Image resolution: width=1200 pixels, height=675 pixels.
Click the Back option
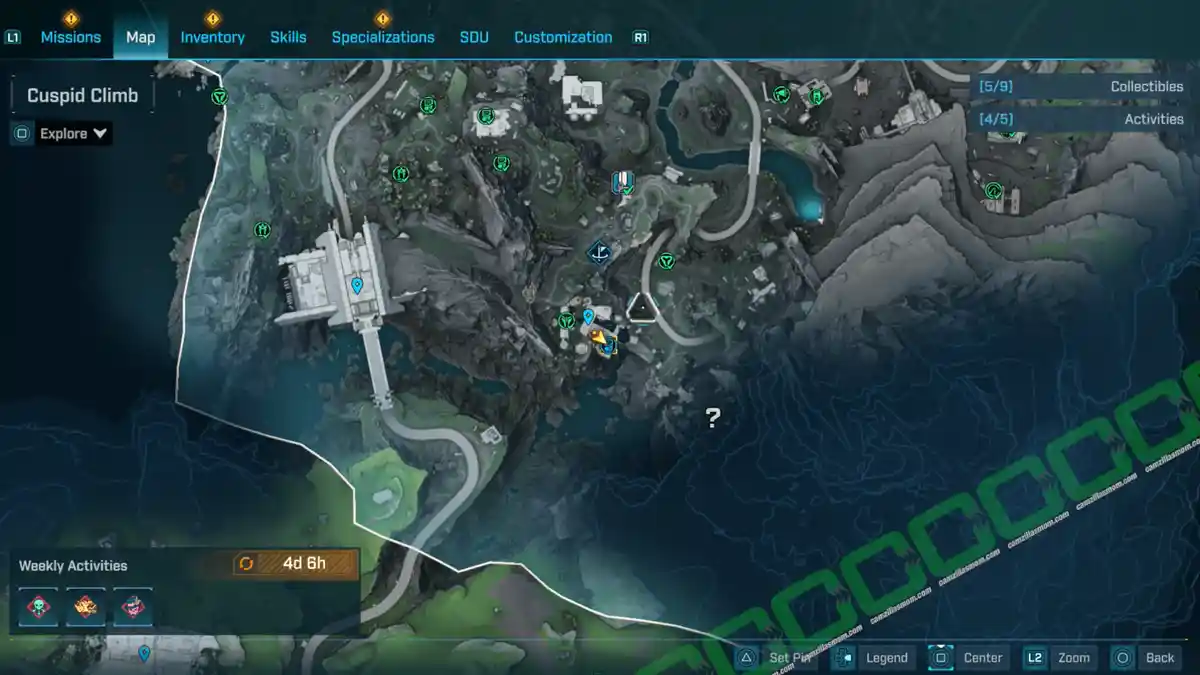coord(1145,657)
